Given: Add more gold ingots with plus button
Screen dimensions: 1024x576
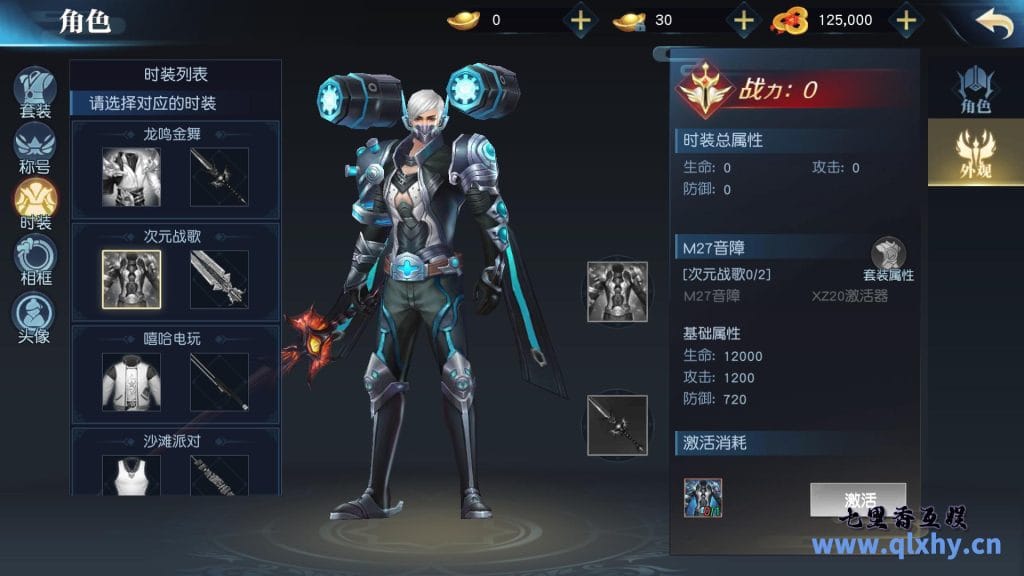Looking at the screenshot, I should [x=580, y=19].
